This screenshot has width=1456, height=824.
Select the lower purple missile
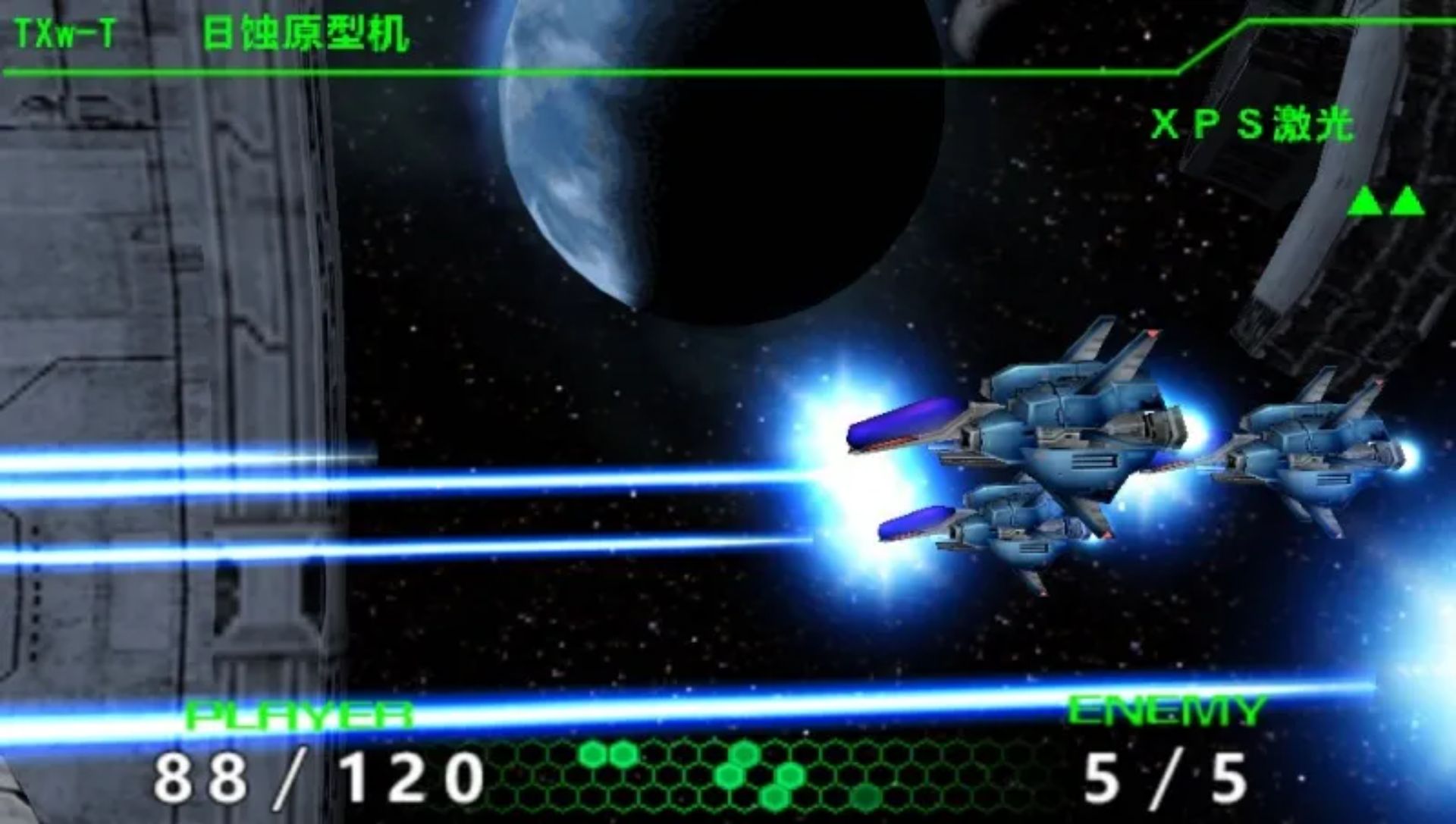pyautogui.click(x=918, y=523)
